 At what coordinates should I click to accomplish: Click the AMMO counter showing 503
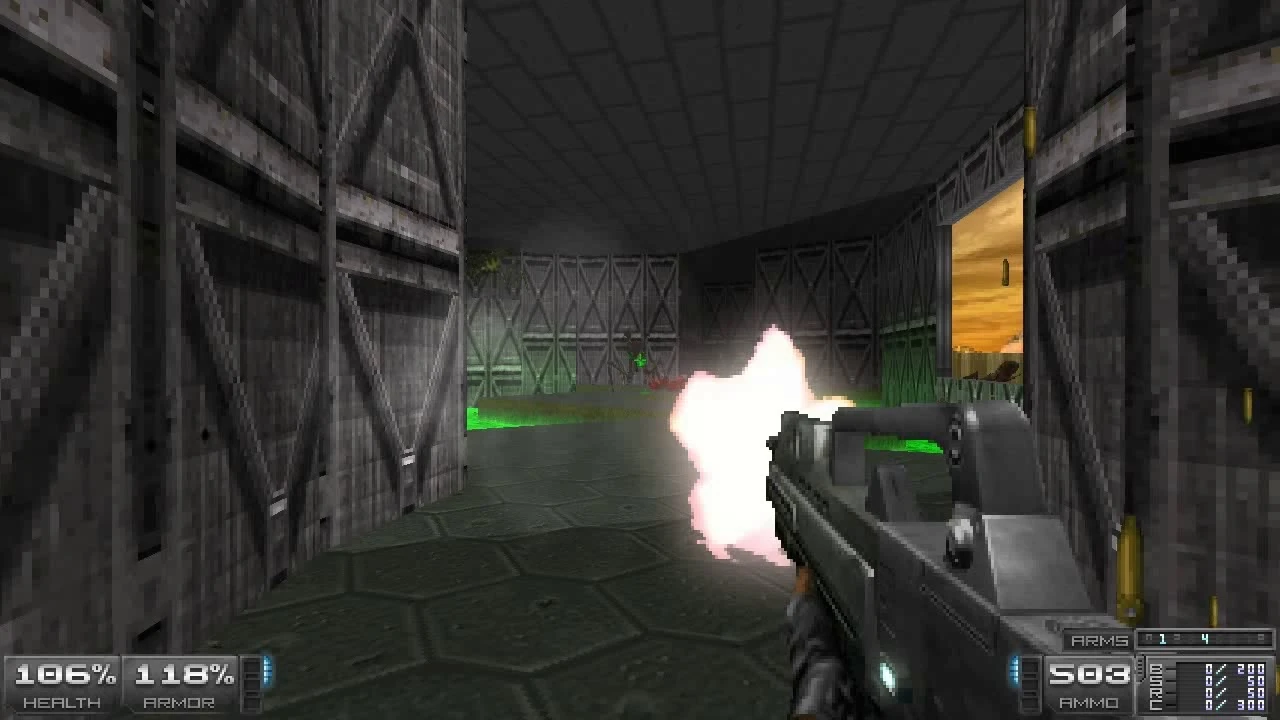1090,675
